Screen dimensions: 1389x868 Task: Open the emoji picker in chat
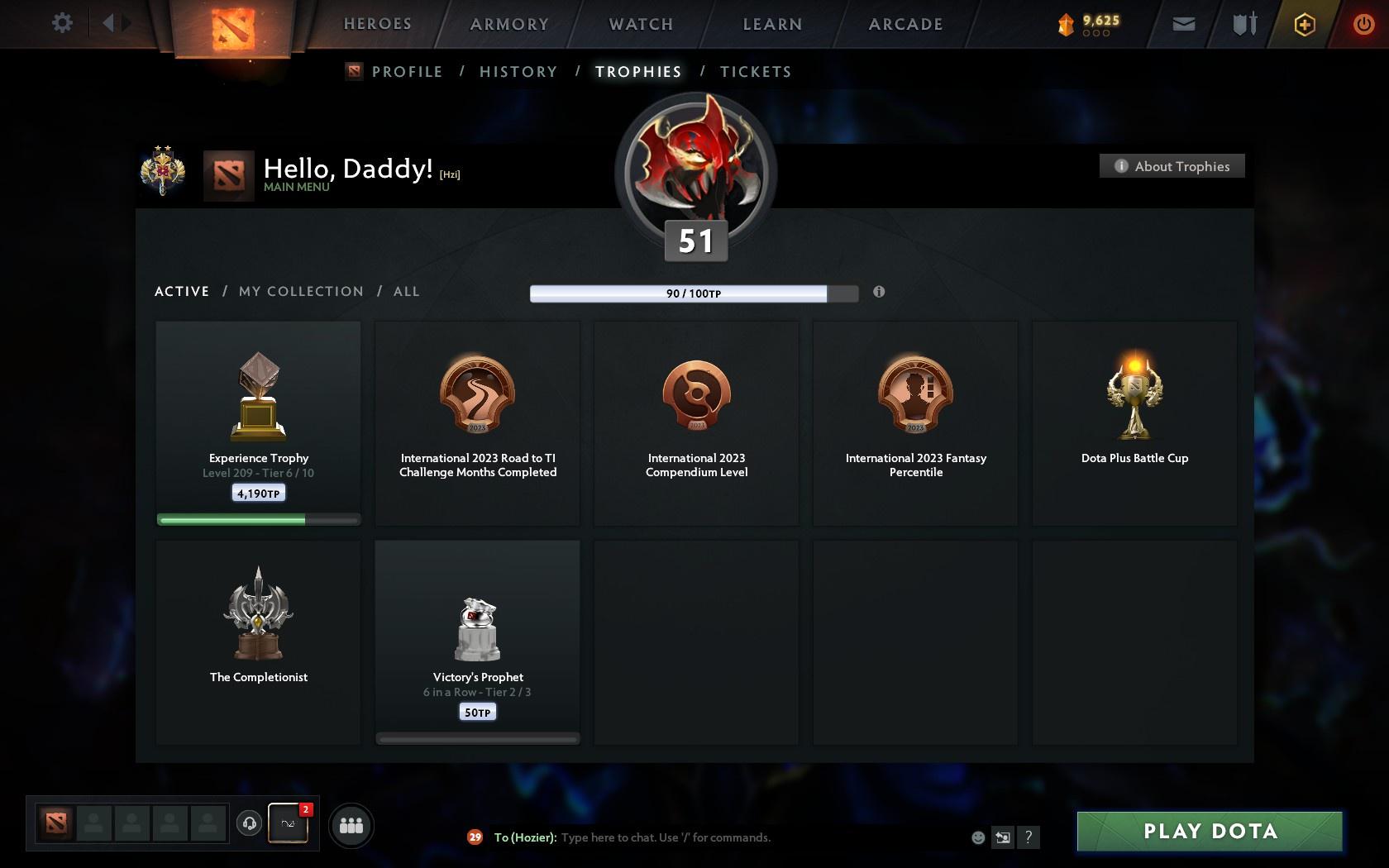tap(978, 837)
